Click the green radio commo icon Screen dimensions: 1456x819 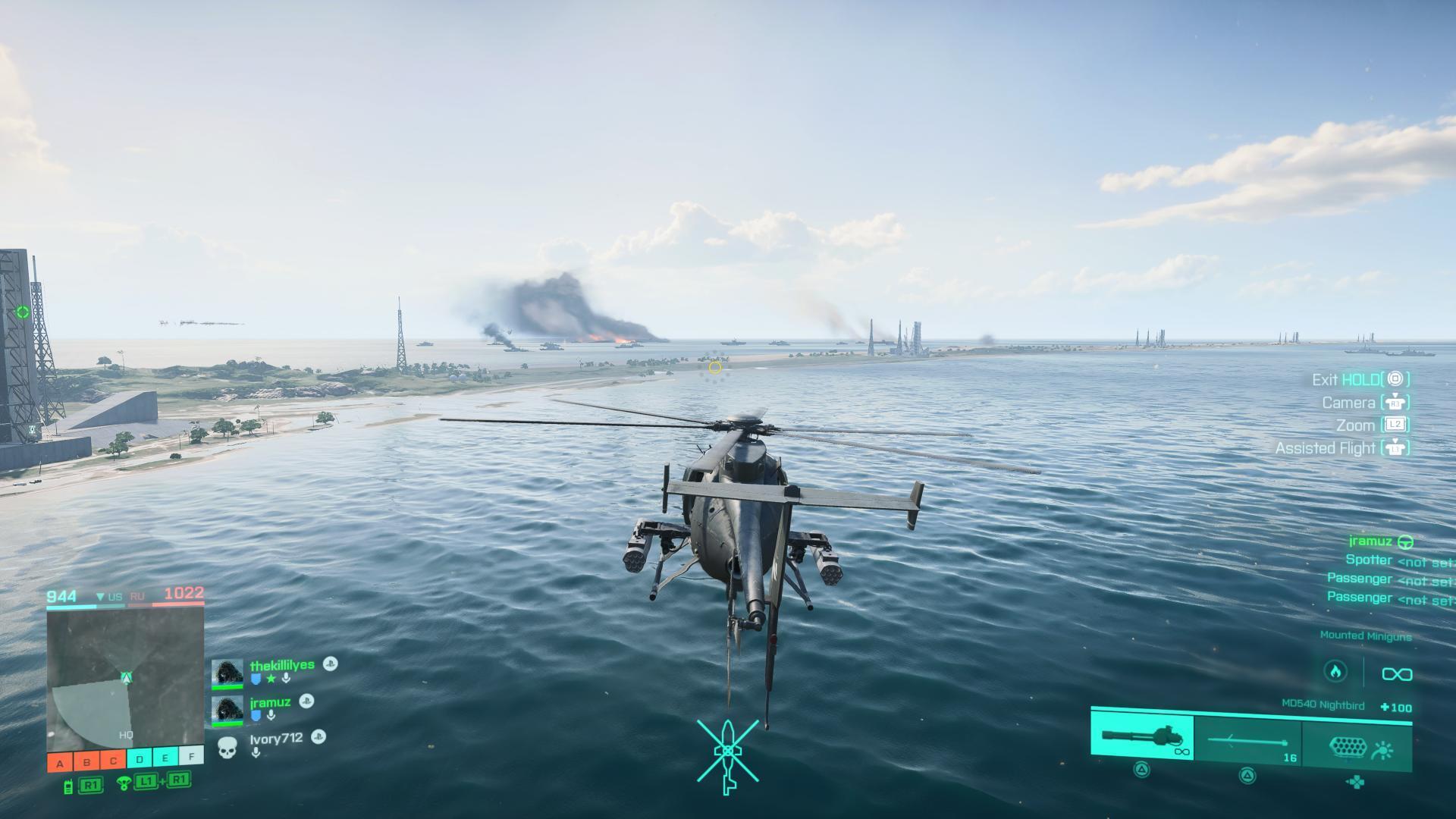point(68,786)
